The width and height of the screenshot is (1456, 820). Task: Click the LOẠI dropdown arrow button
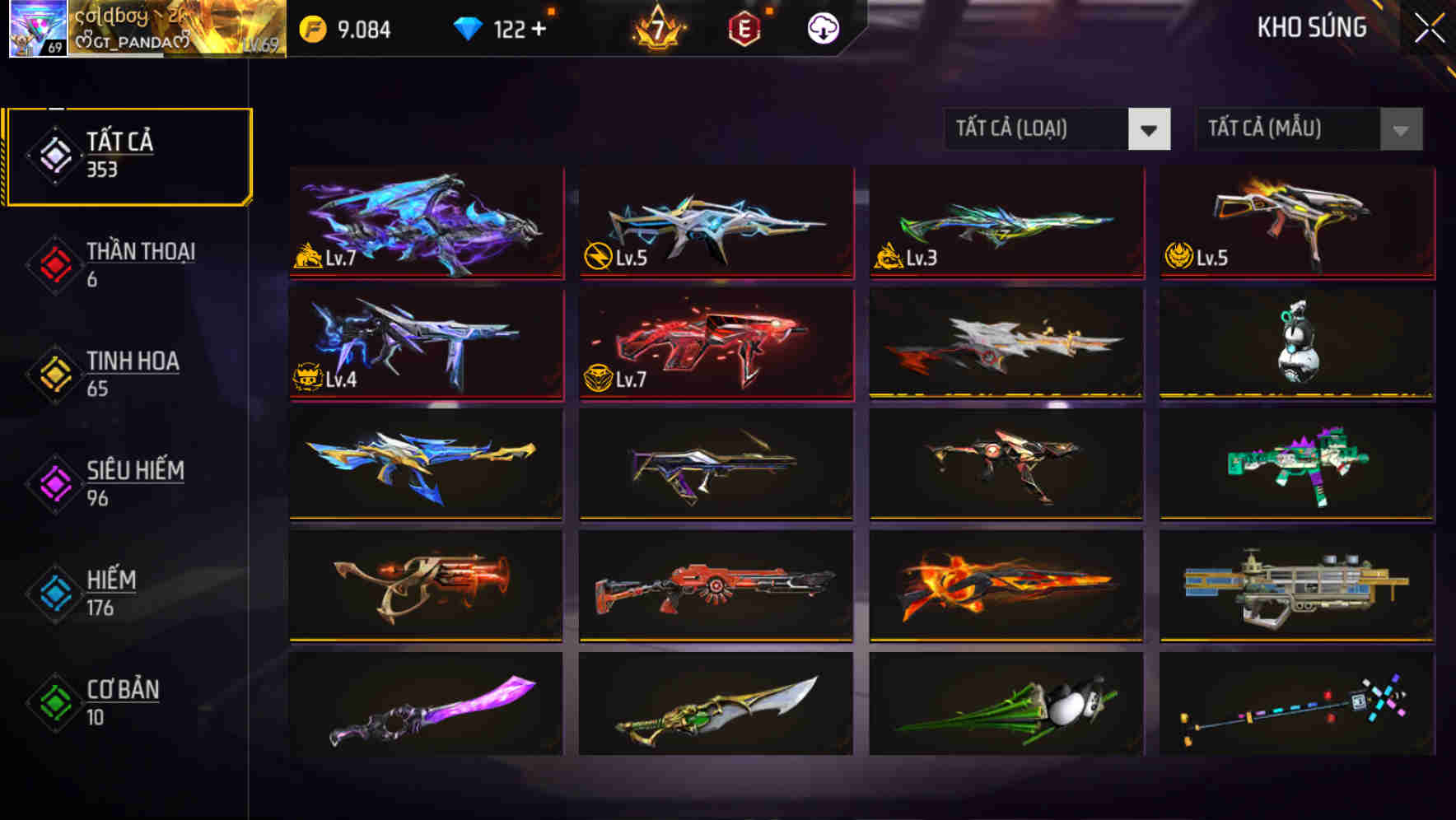[x=1150, y=129]
